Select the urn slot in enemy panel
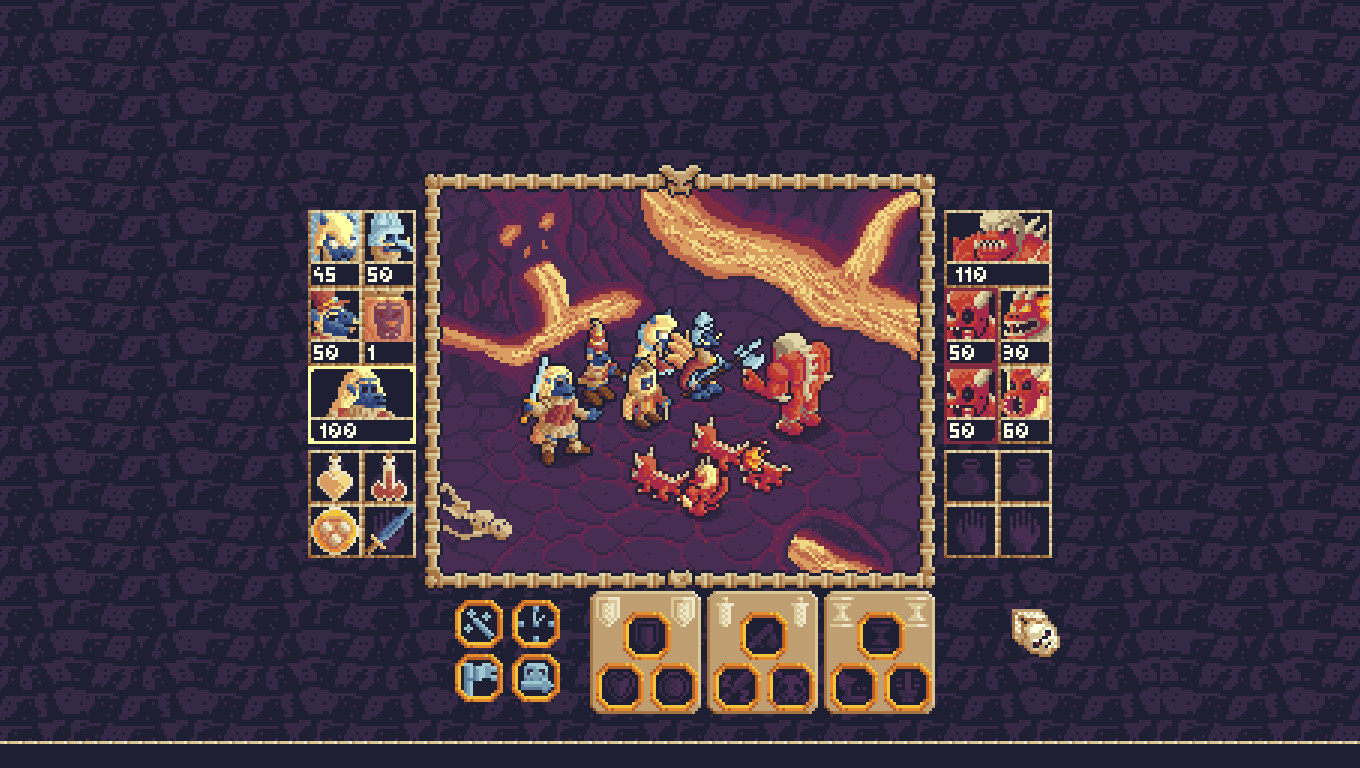This screenshot has height=768, width=1360. tap(971, 477)
